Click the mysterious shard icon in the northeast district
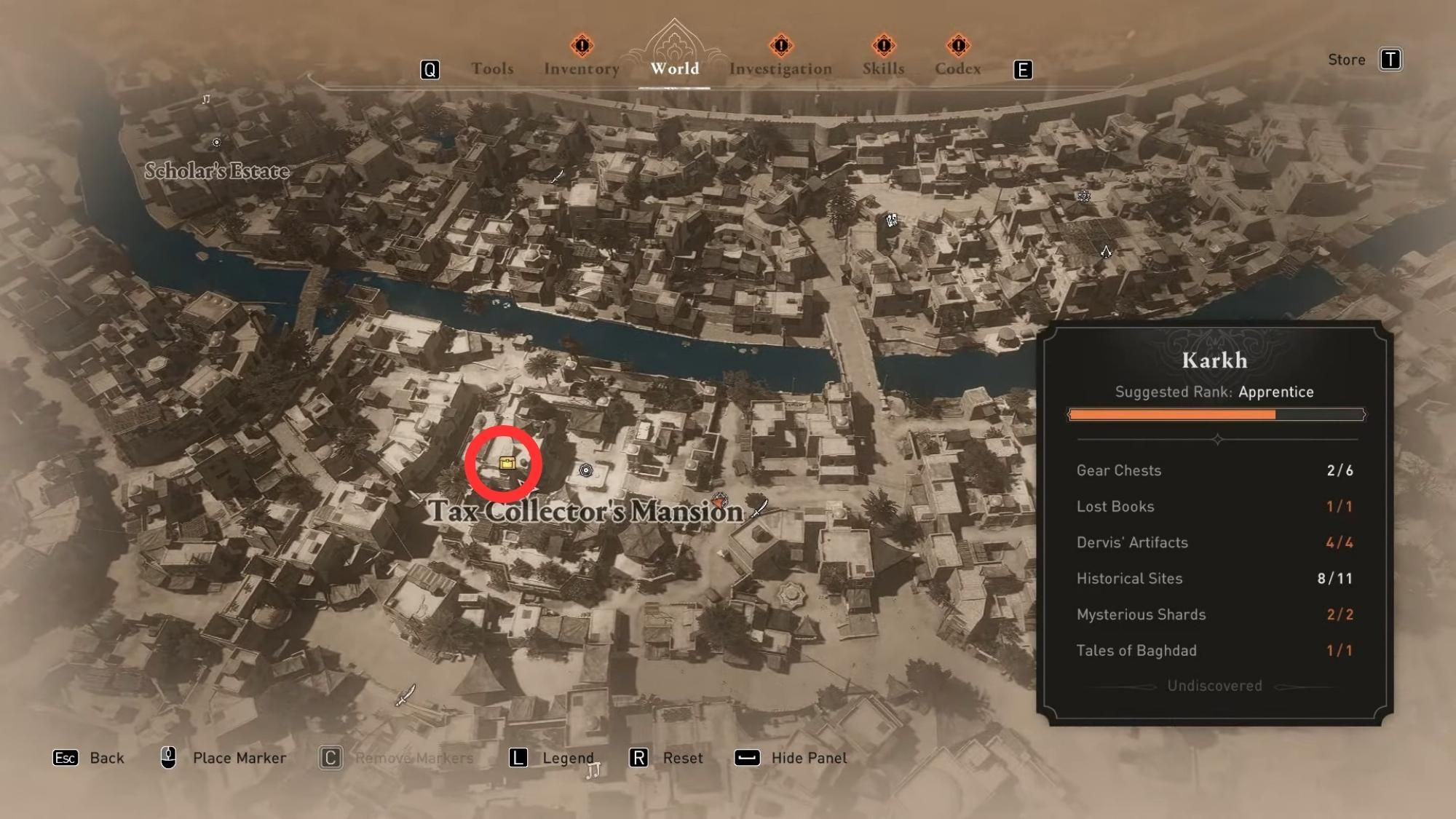The width and height of the screenshot is (1456, 819). click(x=1083, y=197)
